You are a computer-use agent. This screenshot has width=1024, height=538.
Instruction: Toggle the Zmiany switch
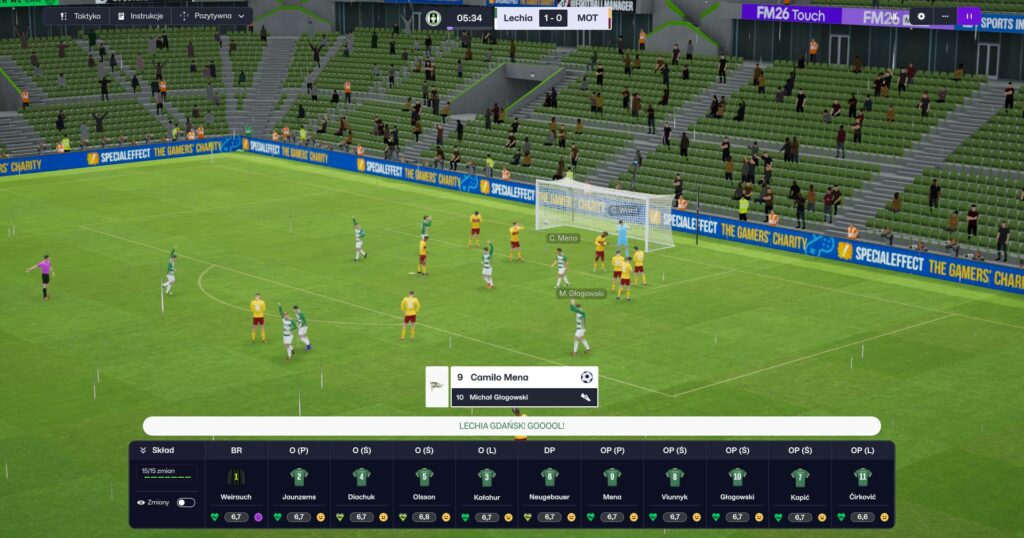pyautogui.click(x=185, y=503)
